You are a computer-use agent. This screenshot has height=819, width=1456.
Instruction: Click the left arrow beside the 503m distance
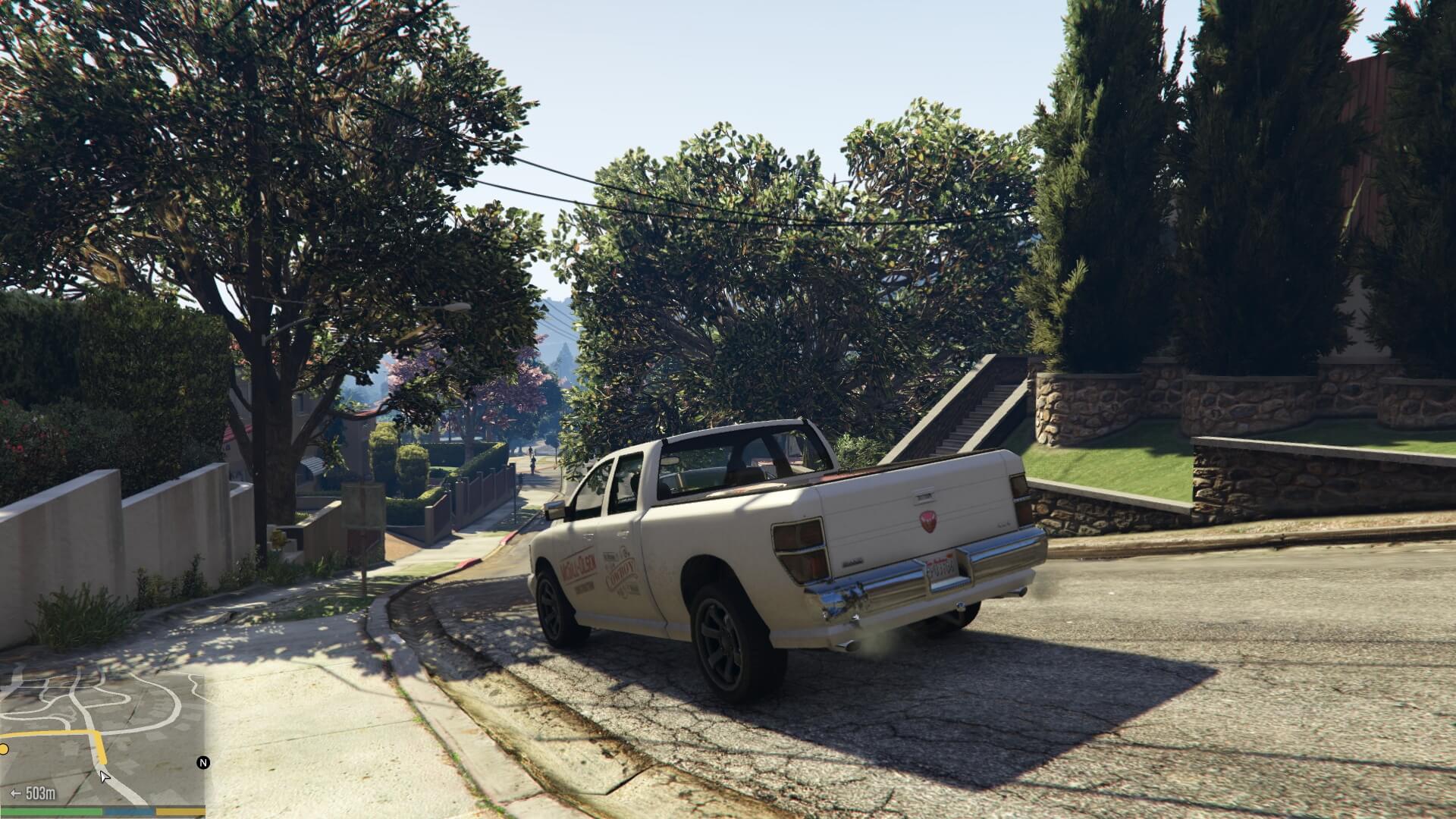click(x=15, y=793)
